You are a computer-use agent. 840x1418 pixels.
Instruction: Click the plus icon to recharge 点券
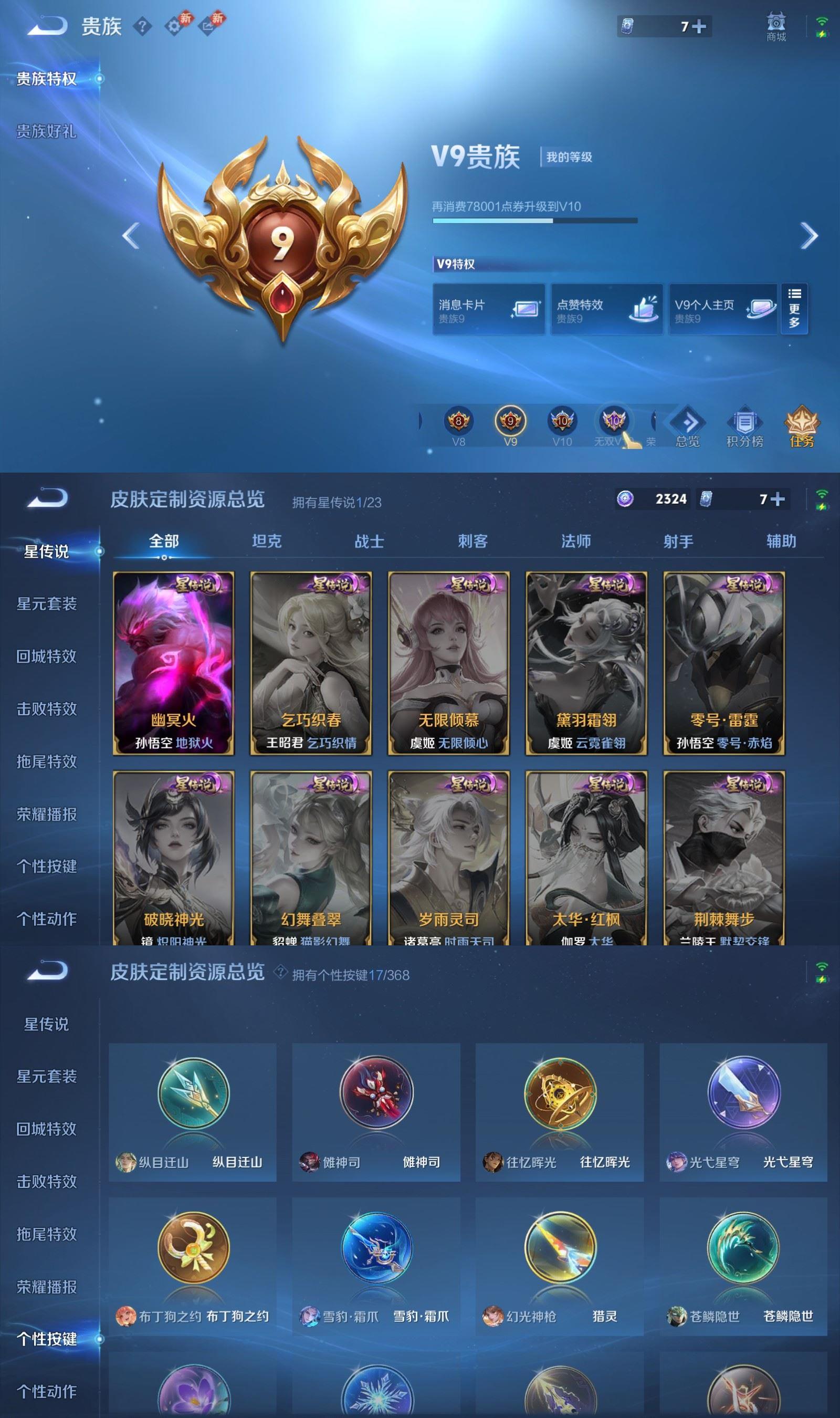(699, 26)
